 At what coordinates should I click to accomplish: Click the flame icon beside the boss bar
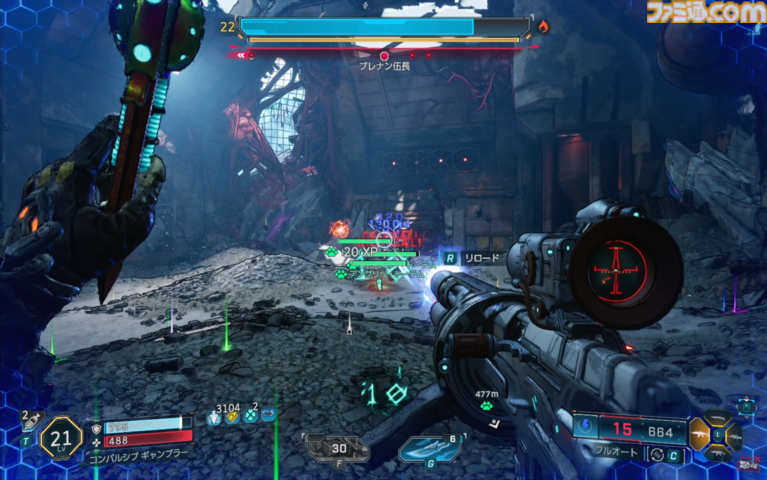click(x=543, y=27)
